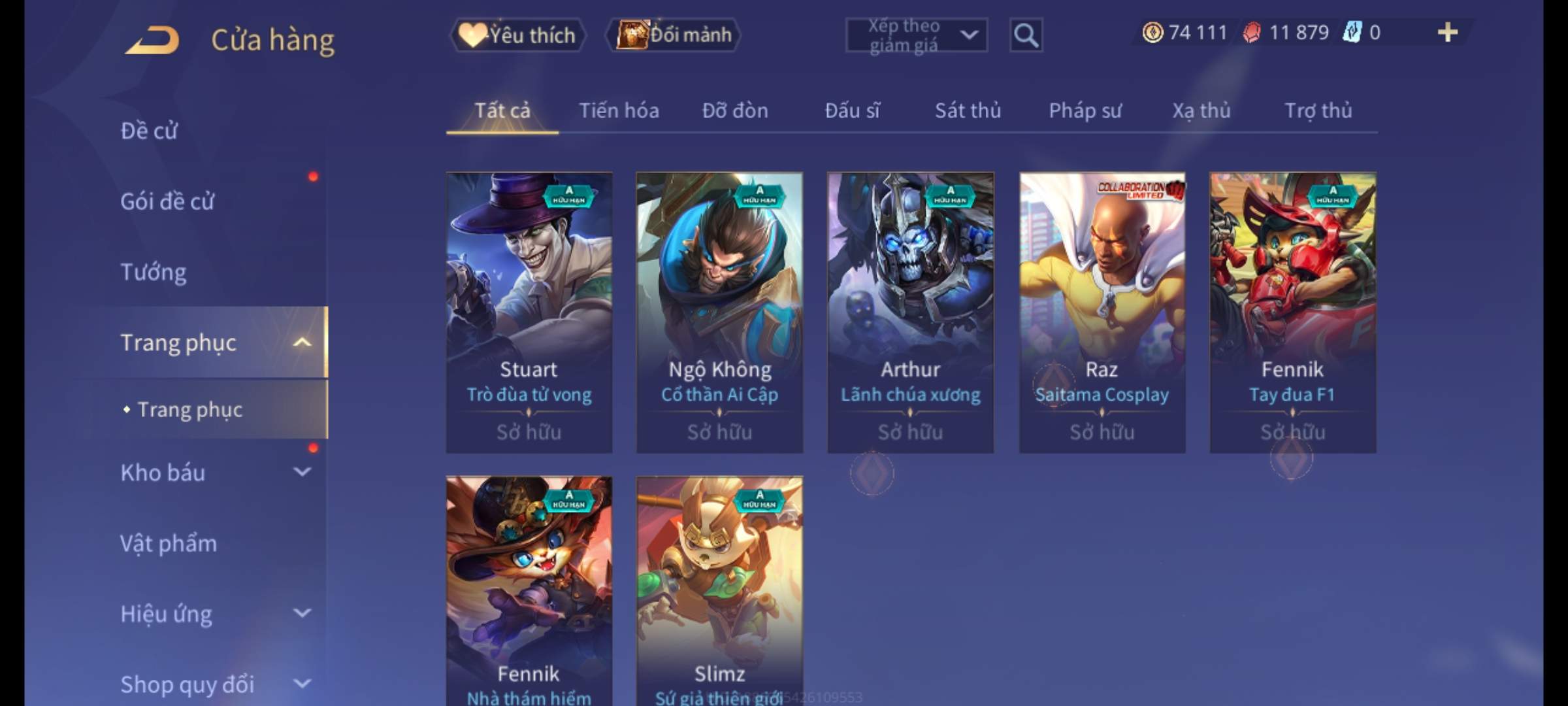View the Xạ thủ tab
Viewport: 1568px width, 706px height.
click(1201, 111)
